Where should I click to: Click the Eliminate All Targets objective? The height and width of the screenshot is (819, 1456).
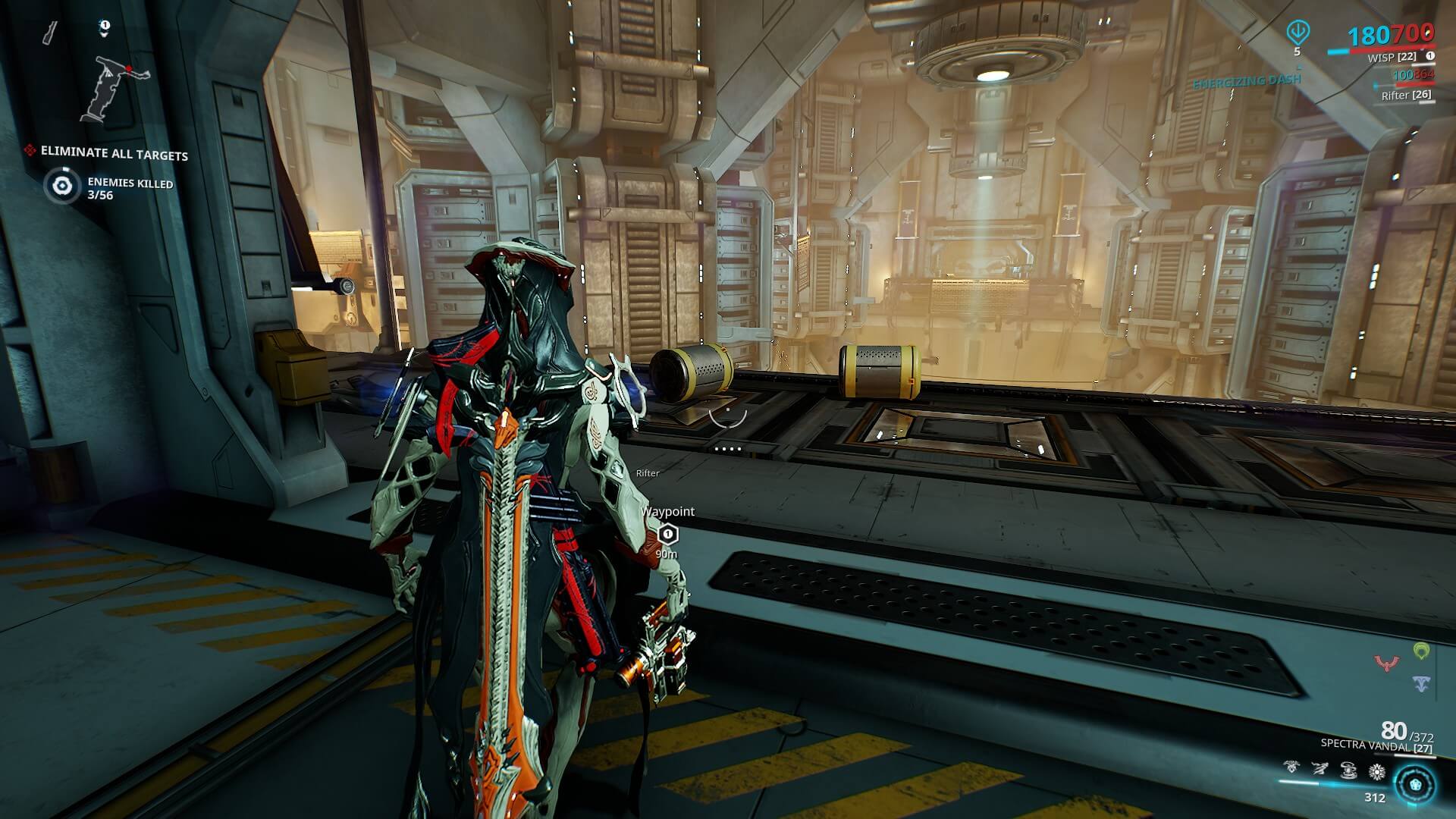(x=114, y=153)
